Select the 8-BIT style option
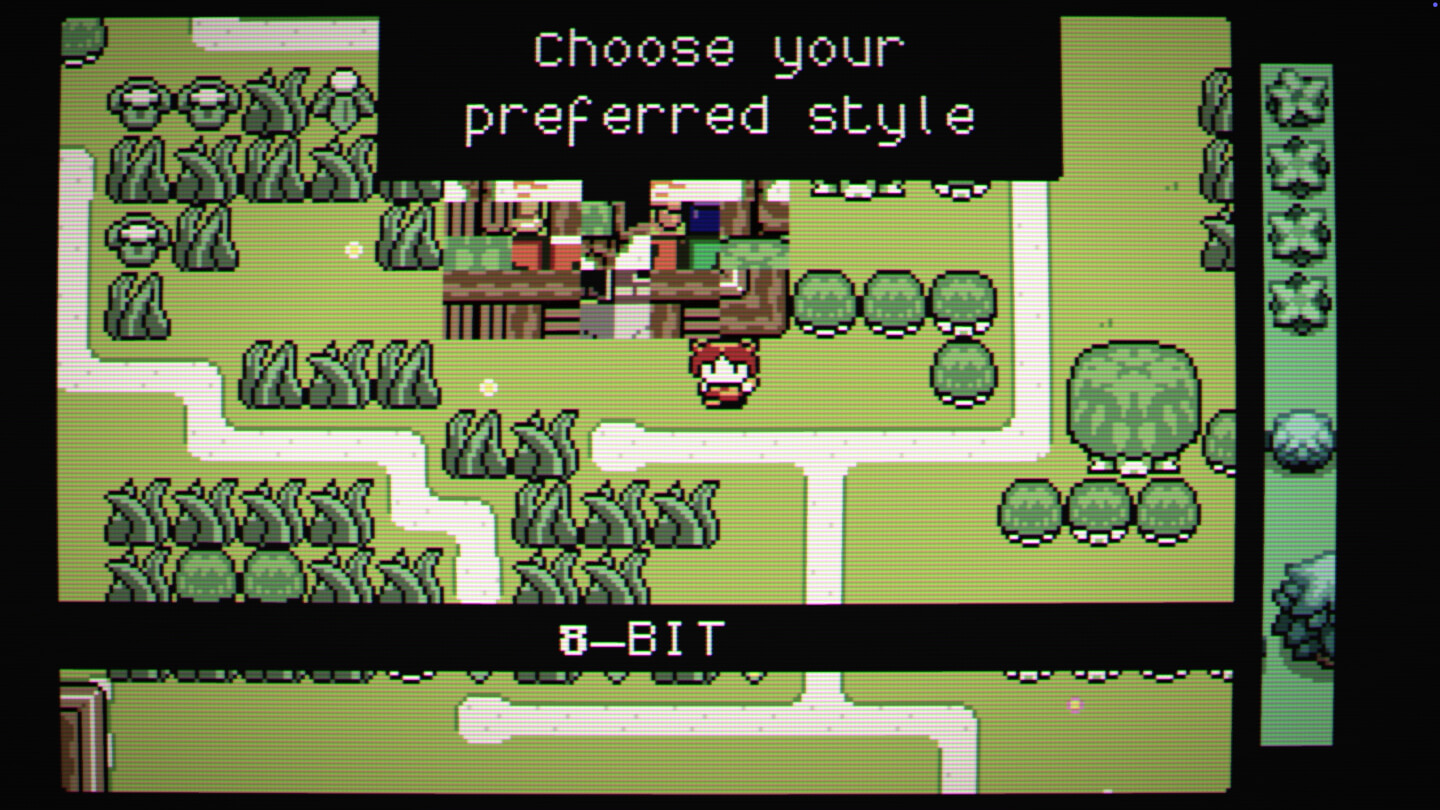Screen dimensions: 1440x810 (x=641, y=637)
